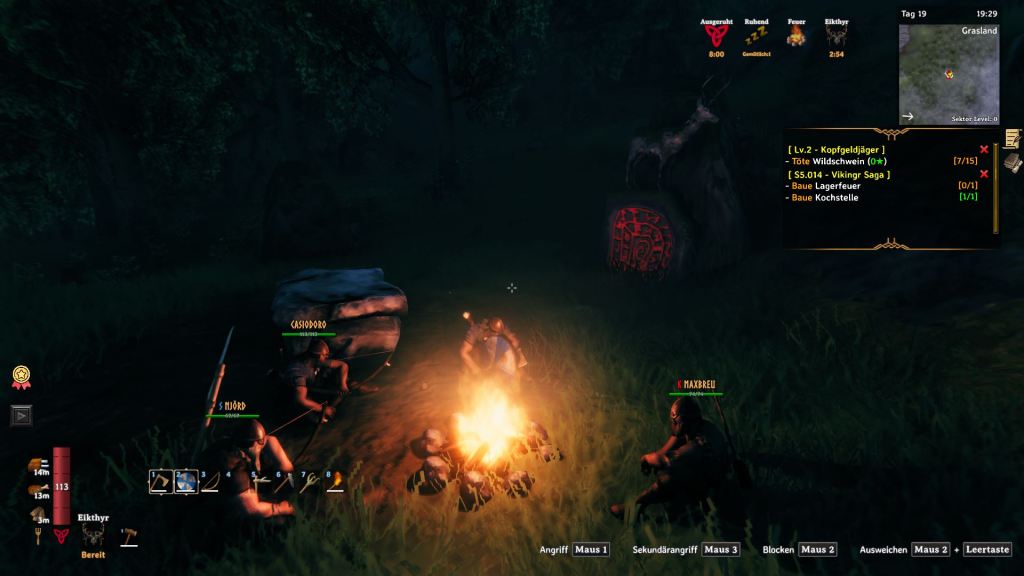This screenshot has width=1024, height=576.
Task: Select the hoe in hotbar slot 5
Action: point(261,482)
